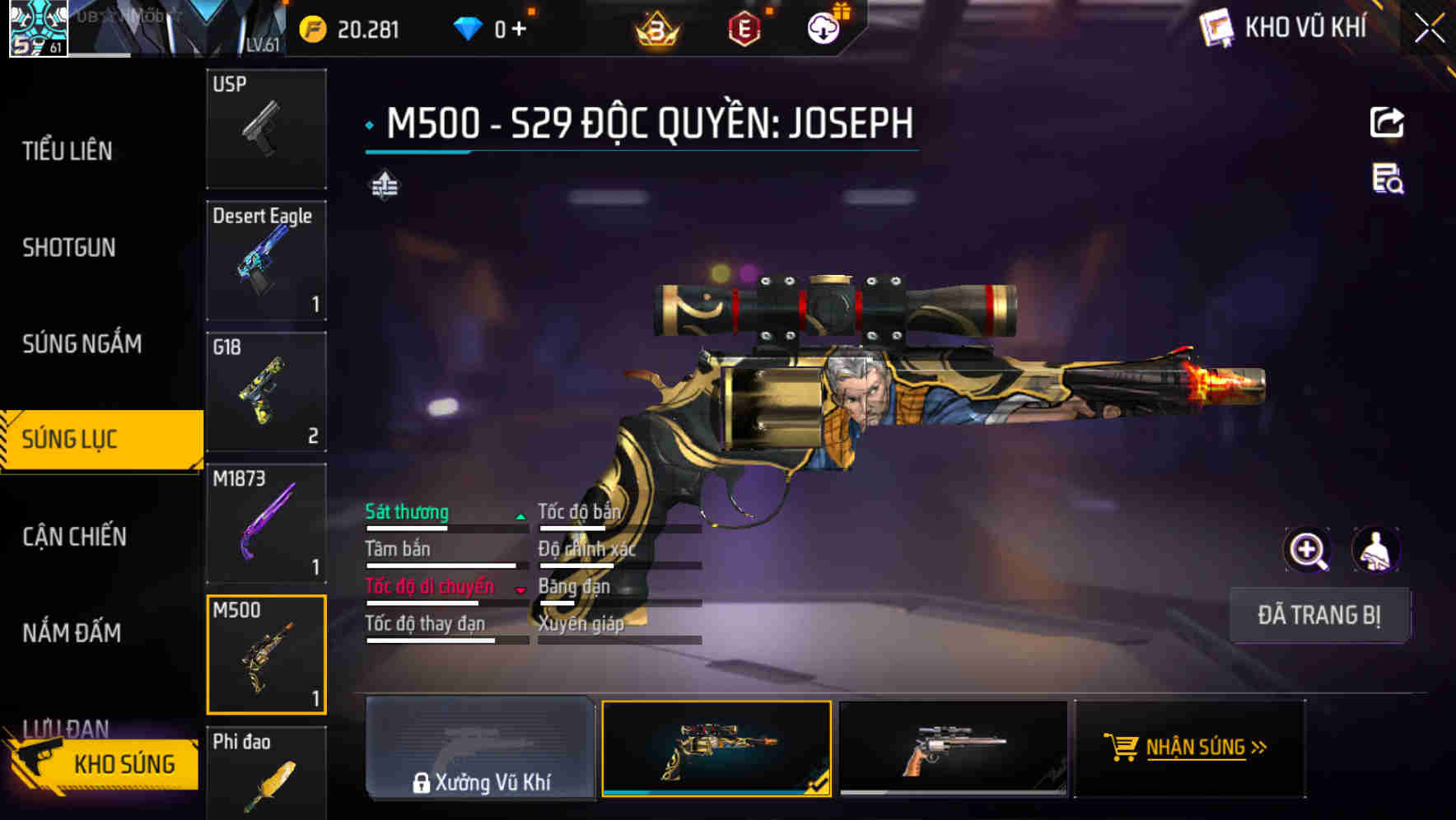Image resolution: width=1456 pixels, height=820 pixels.
Task: Switch to the SHOTGUN category
Action: point(68,248)
